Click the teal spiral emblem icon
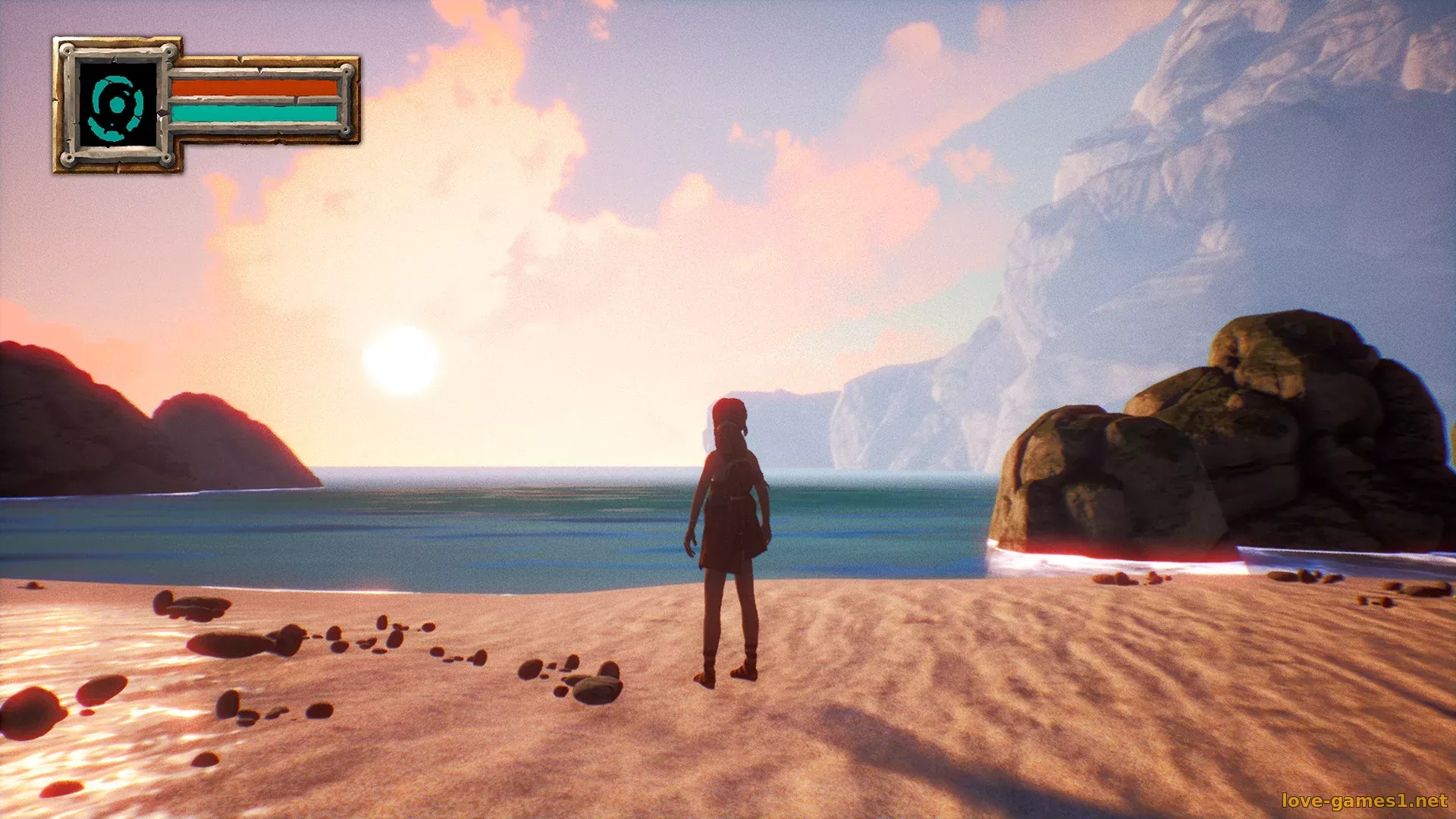This screenshot has width=1456, height=819. (117, 105)
